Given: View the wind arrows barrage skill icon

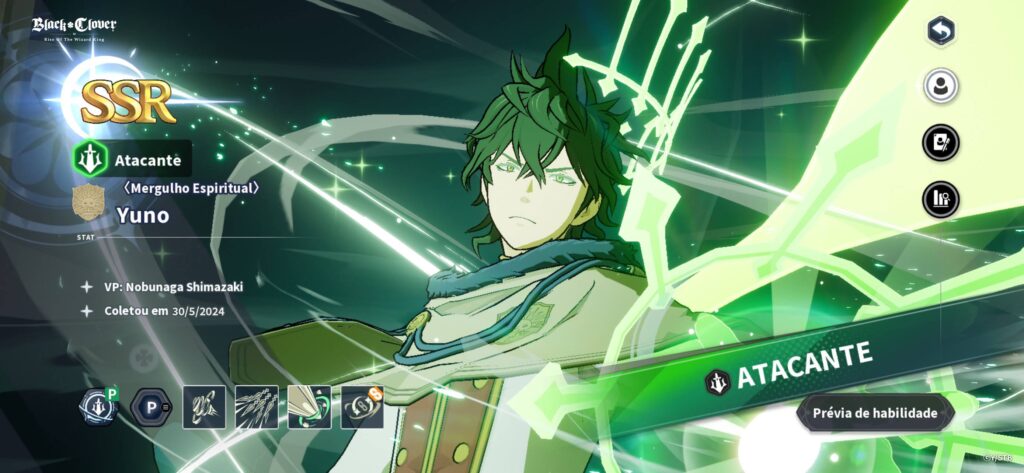Looking at the screenshot, I should click(256, 407).
